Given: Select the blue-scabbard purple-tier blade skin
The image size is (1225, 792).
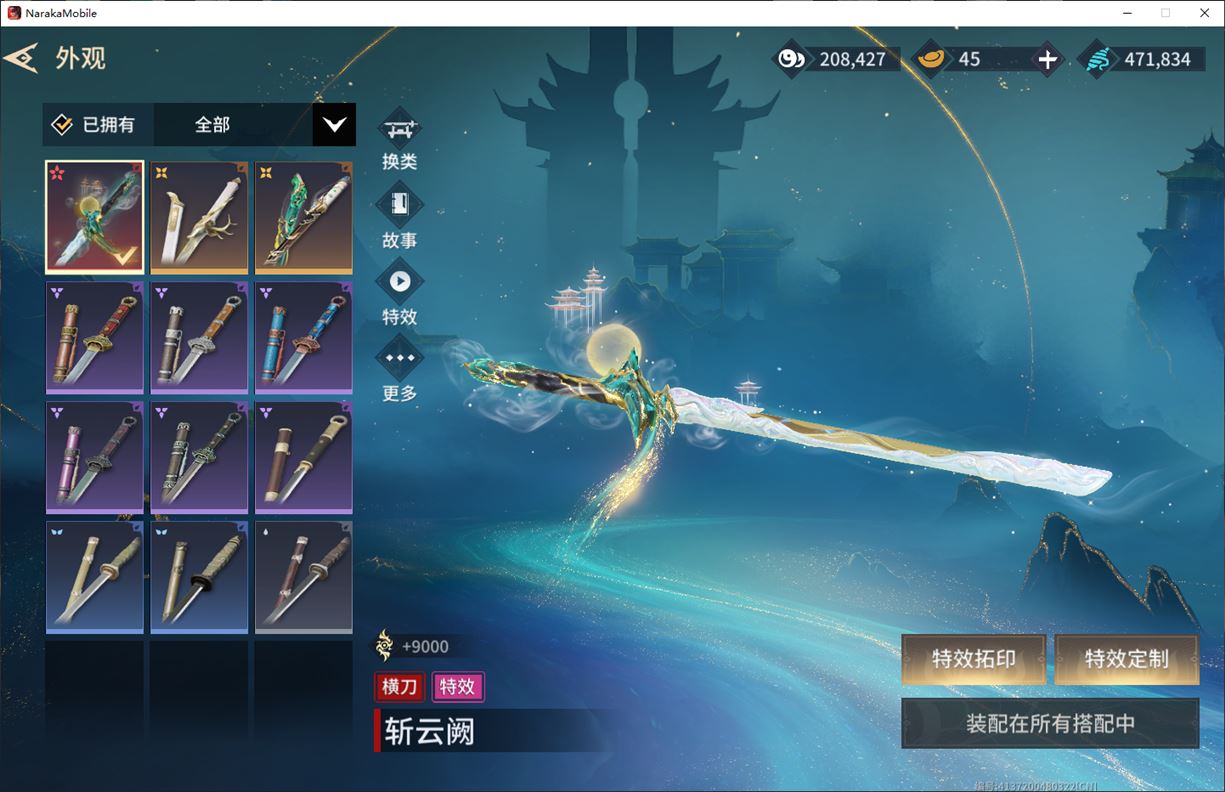Looking at the screenshot, I should (303, 337).
